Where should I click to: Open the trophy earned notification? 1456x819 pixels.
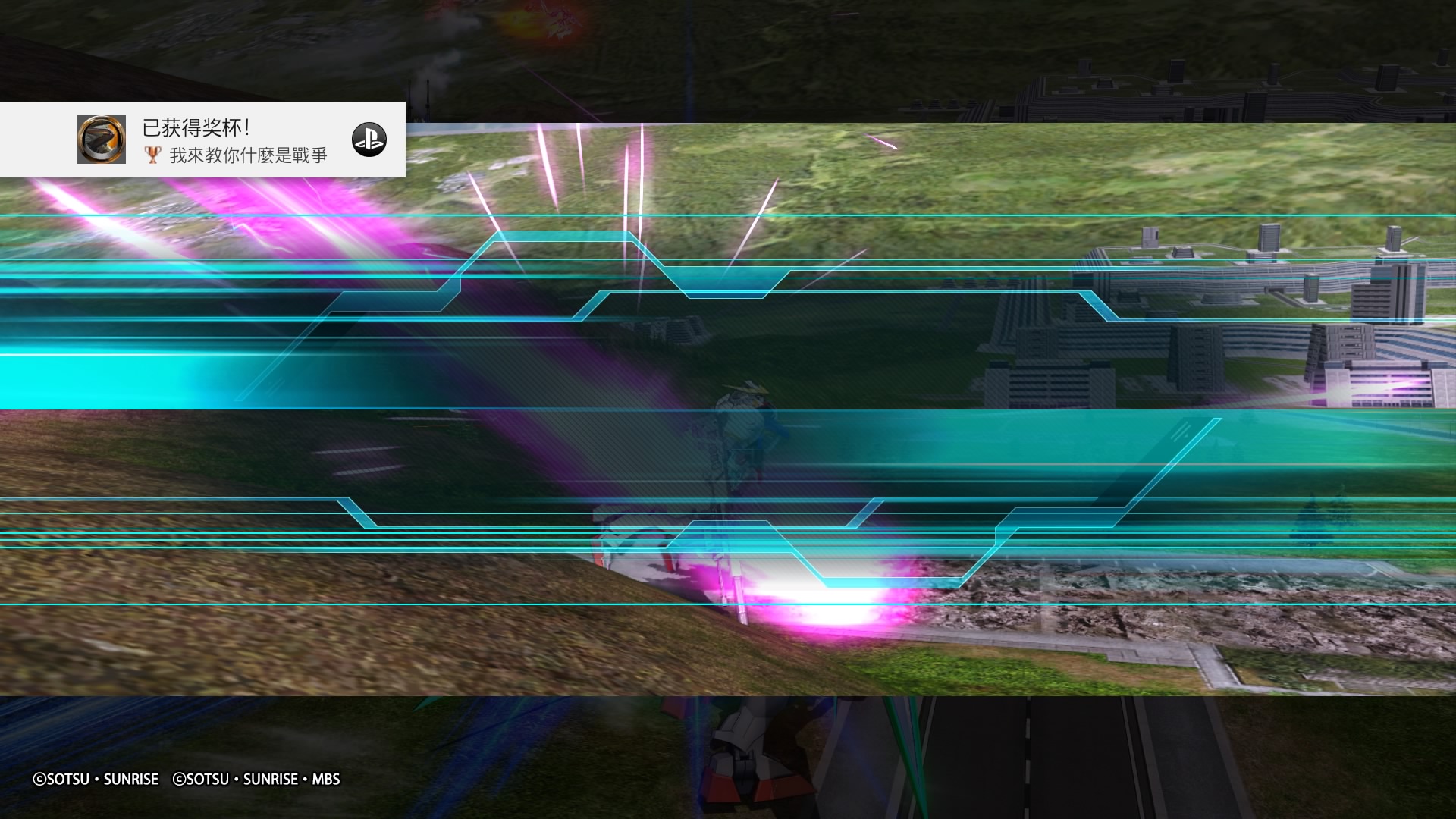(235, 140)
